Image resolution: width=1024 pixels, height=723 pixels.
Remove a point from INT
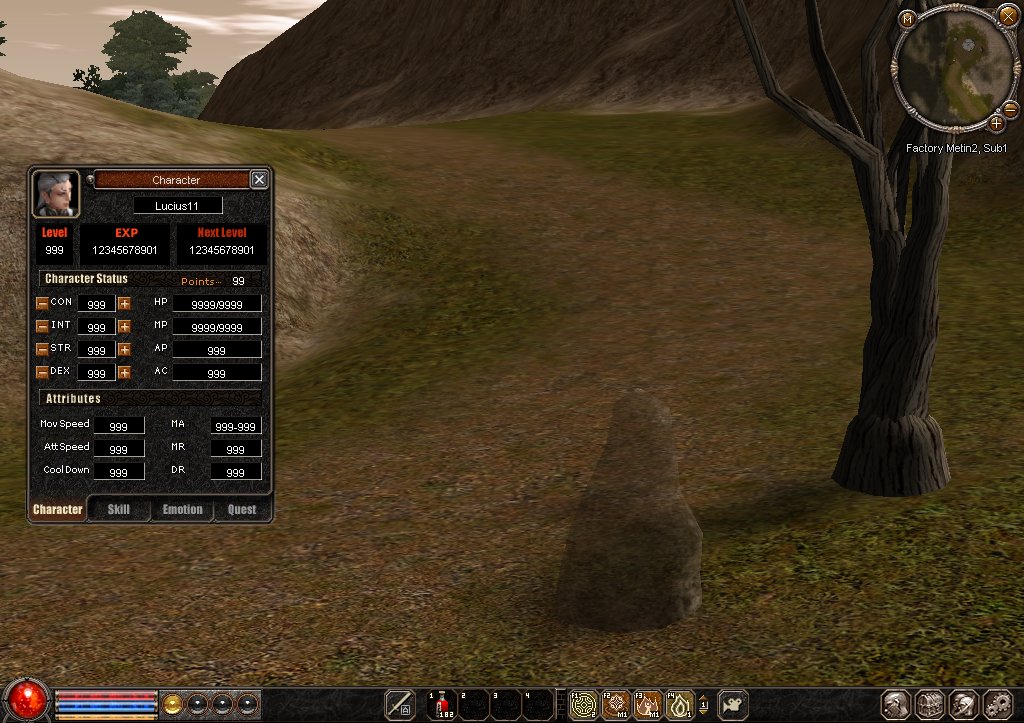[x=42, y=326]
